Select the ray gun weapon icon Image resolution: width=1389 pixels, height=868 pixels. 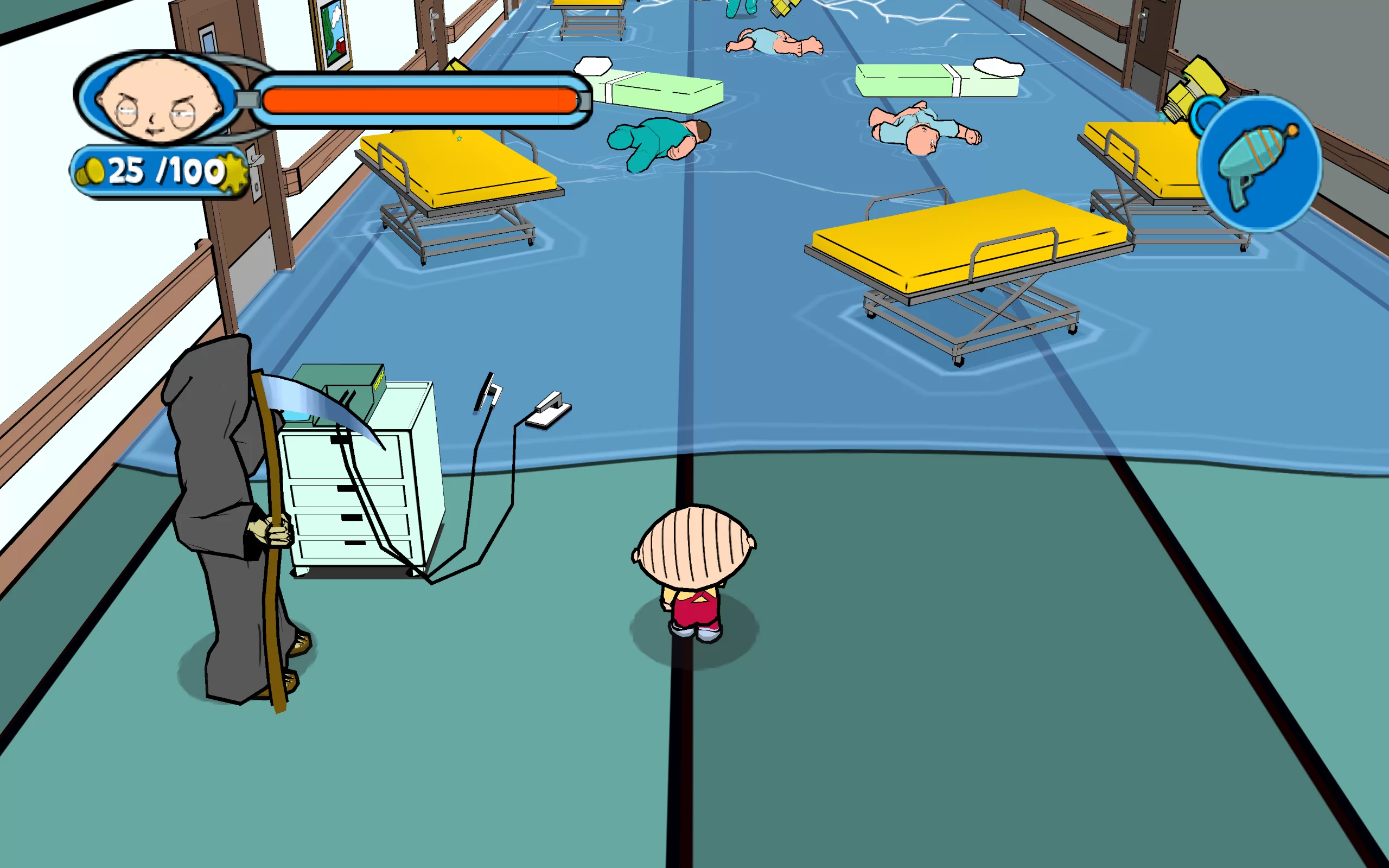tap(1259, 165)
